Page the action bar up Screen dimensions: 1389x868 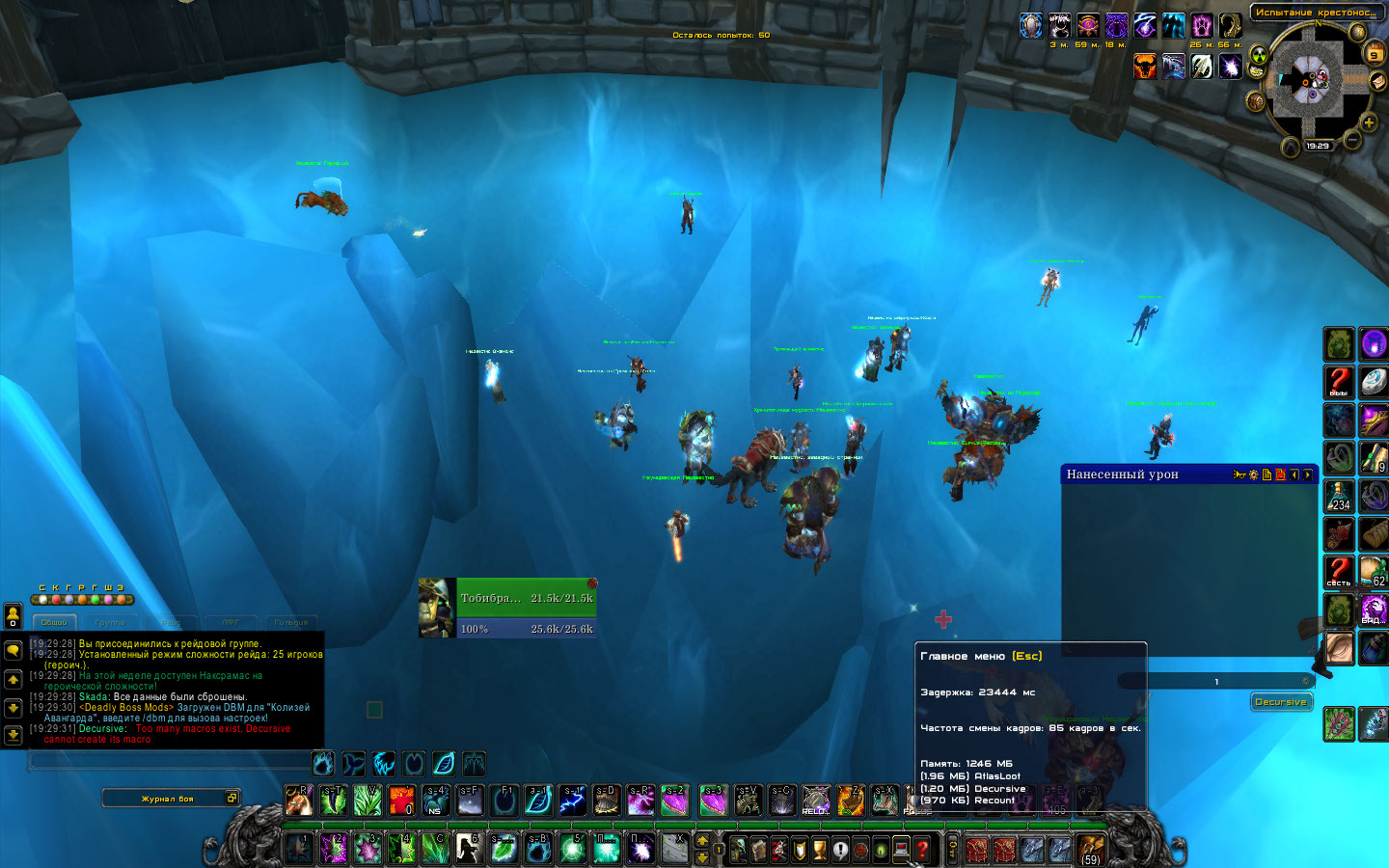coord(702,841)
